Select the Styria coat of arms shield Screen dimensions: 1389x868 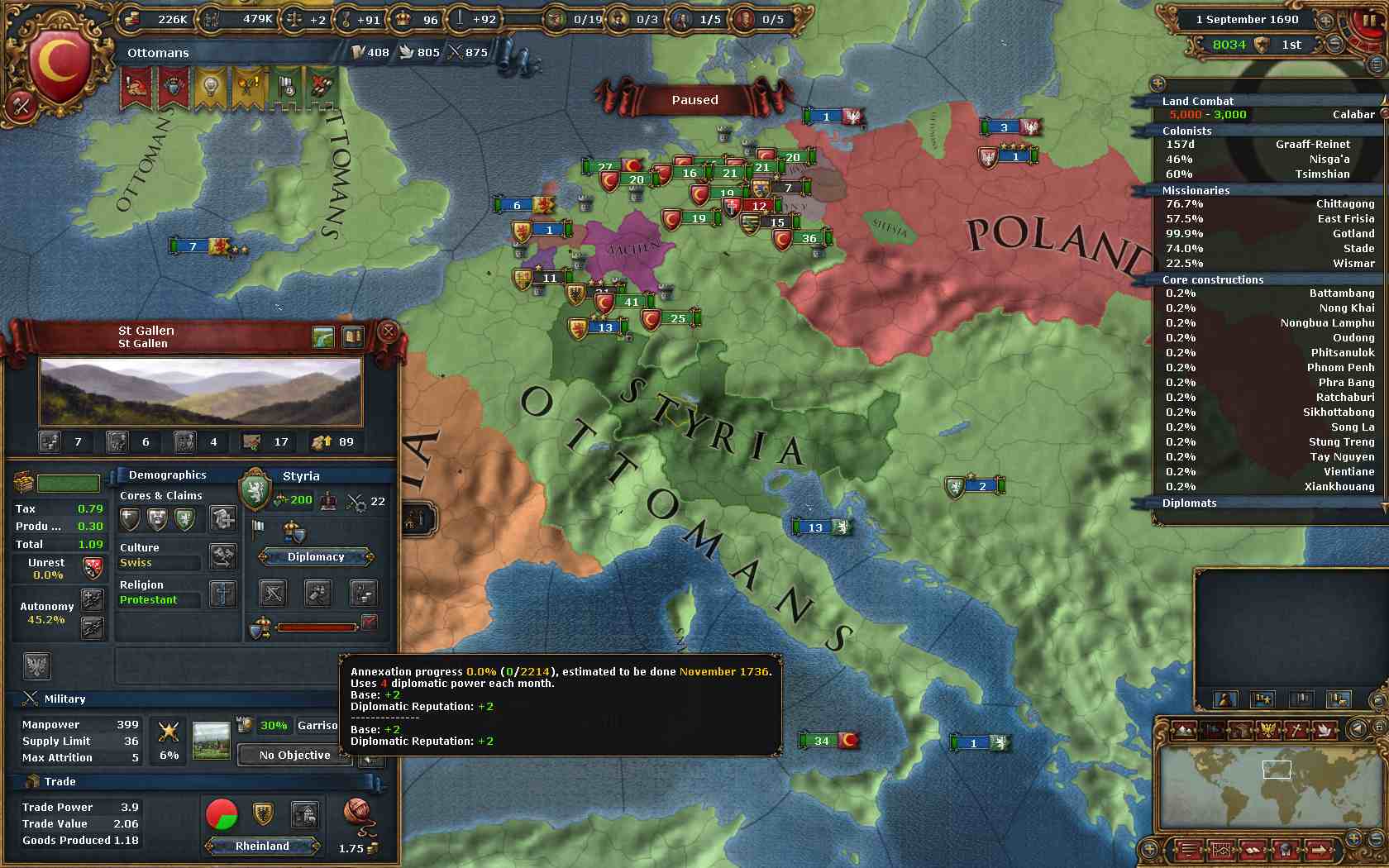pos(256,490)
